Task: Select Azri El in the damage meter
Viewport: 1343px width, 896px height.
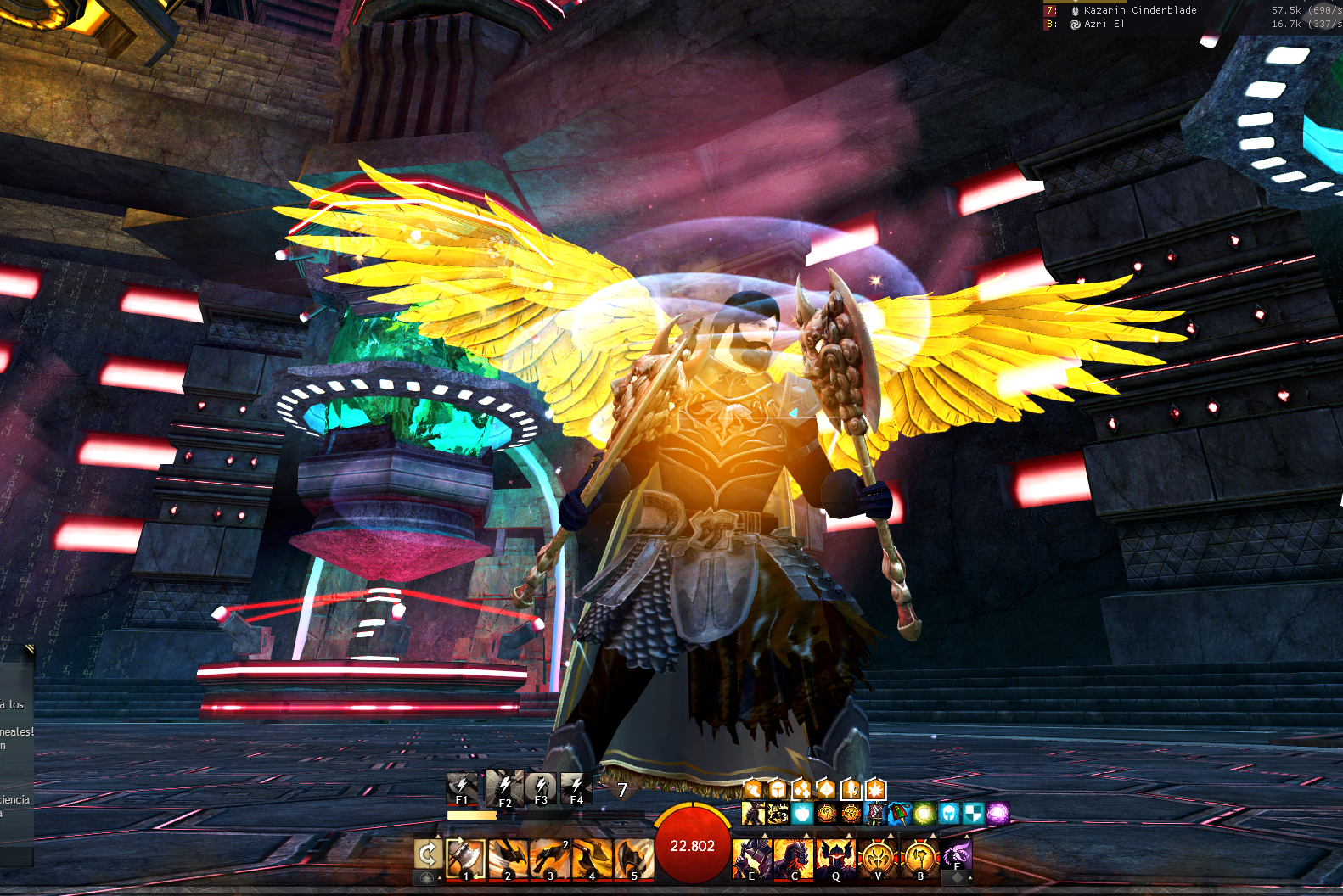Action: pyautogui.click(x=1104, y=24)
